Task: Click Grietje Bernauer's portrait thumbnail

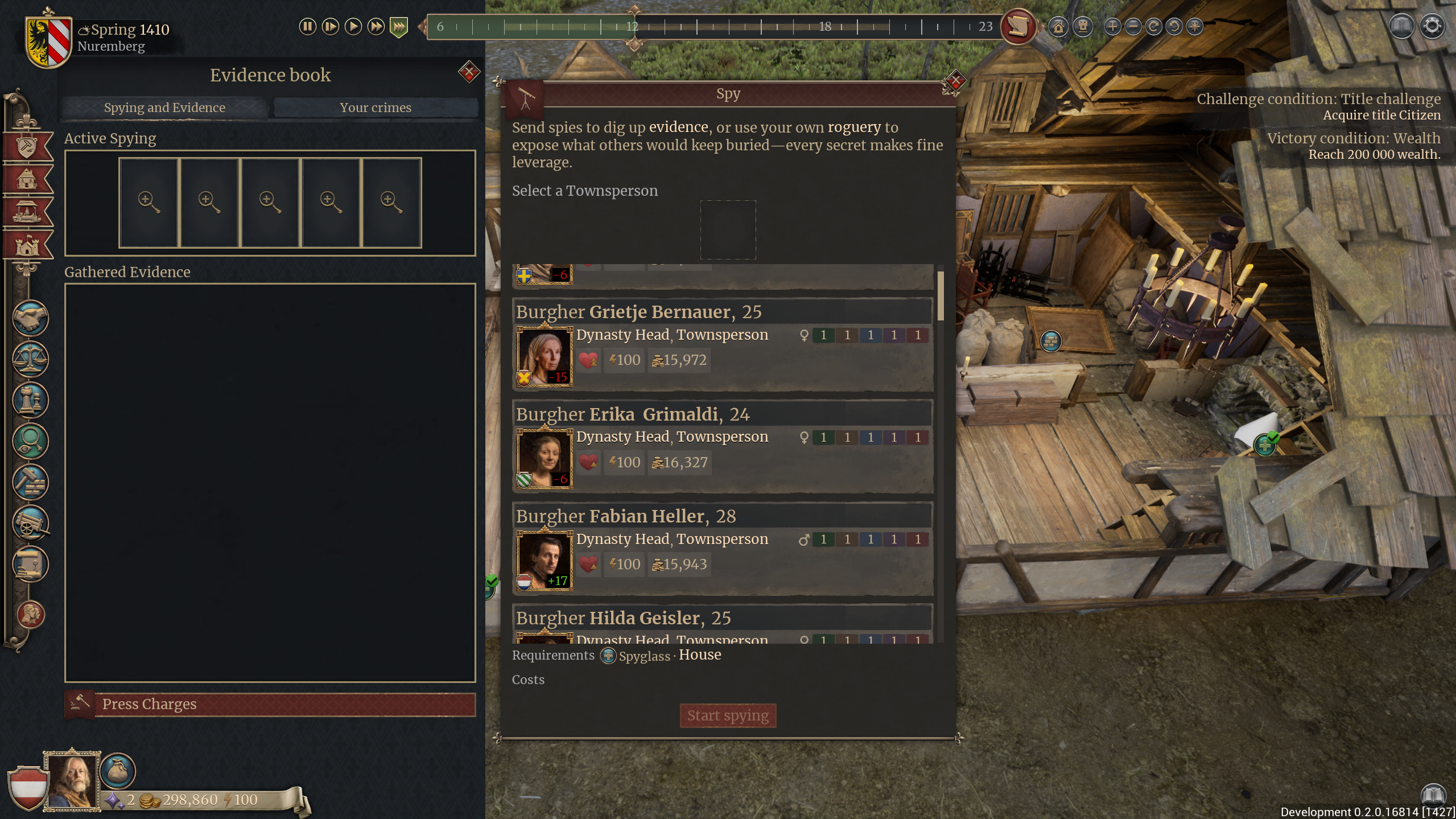Action: pos(544,357)
